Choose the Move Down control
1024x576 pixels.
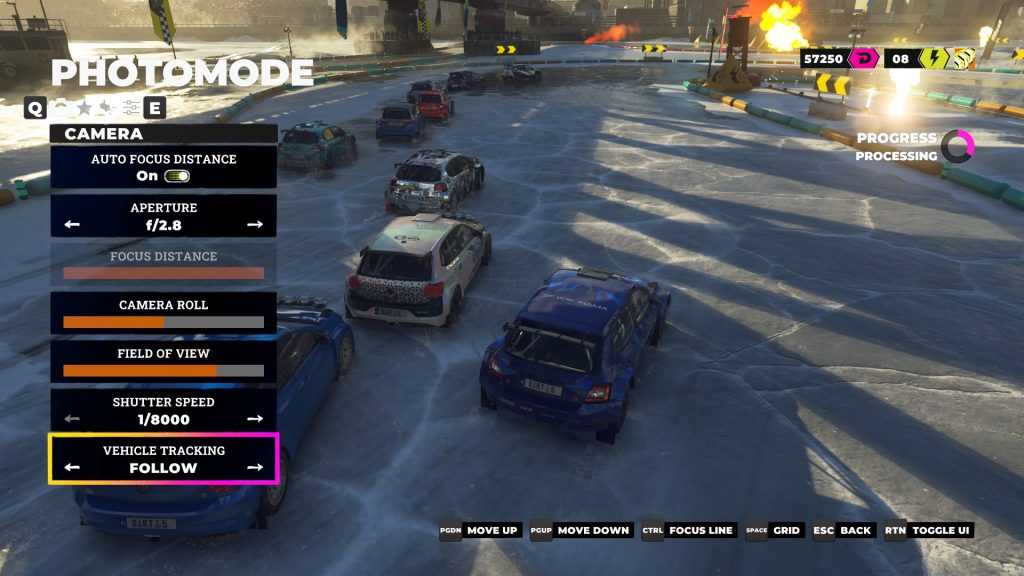581,530
